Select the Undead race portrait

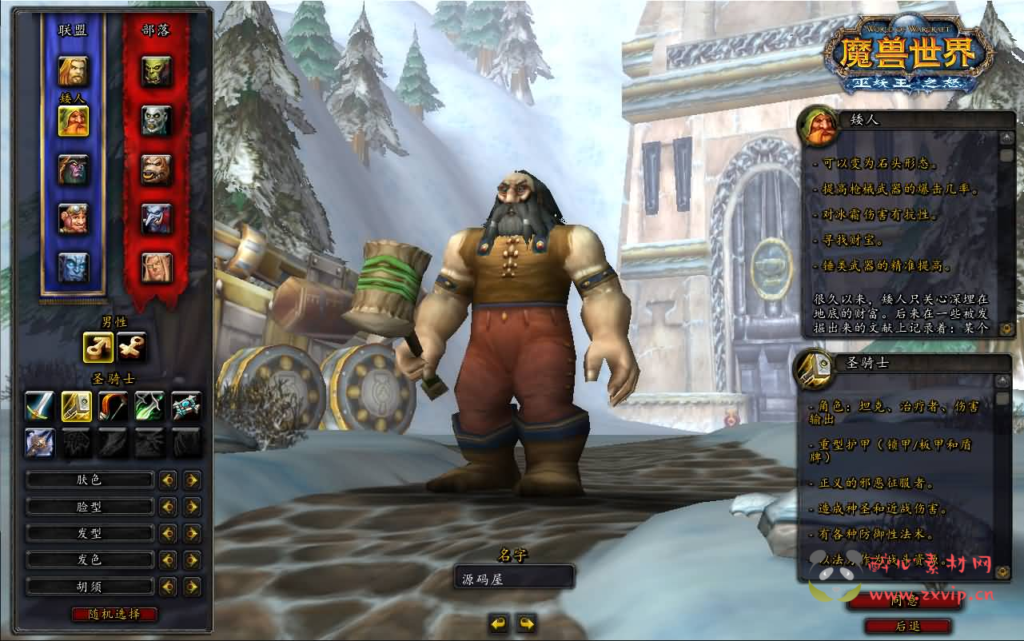(156, 120)
